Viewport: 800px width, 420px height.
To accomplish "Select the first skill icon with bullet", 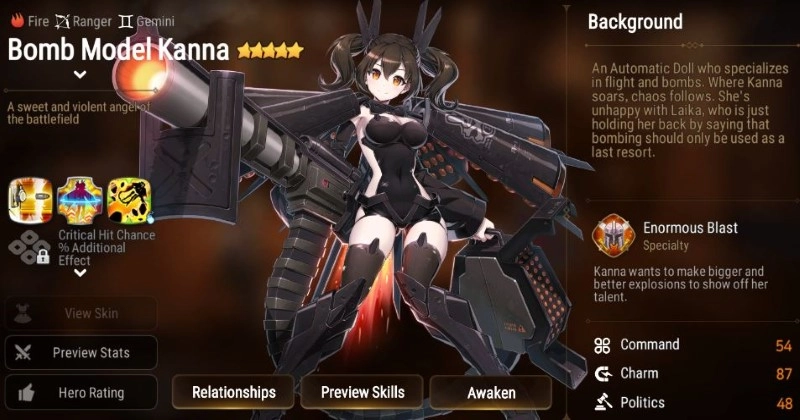I will (29, 201).
